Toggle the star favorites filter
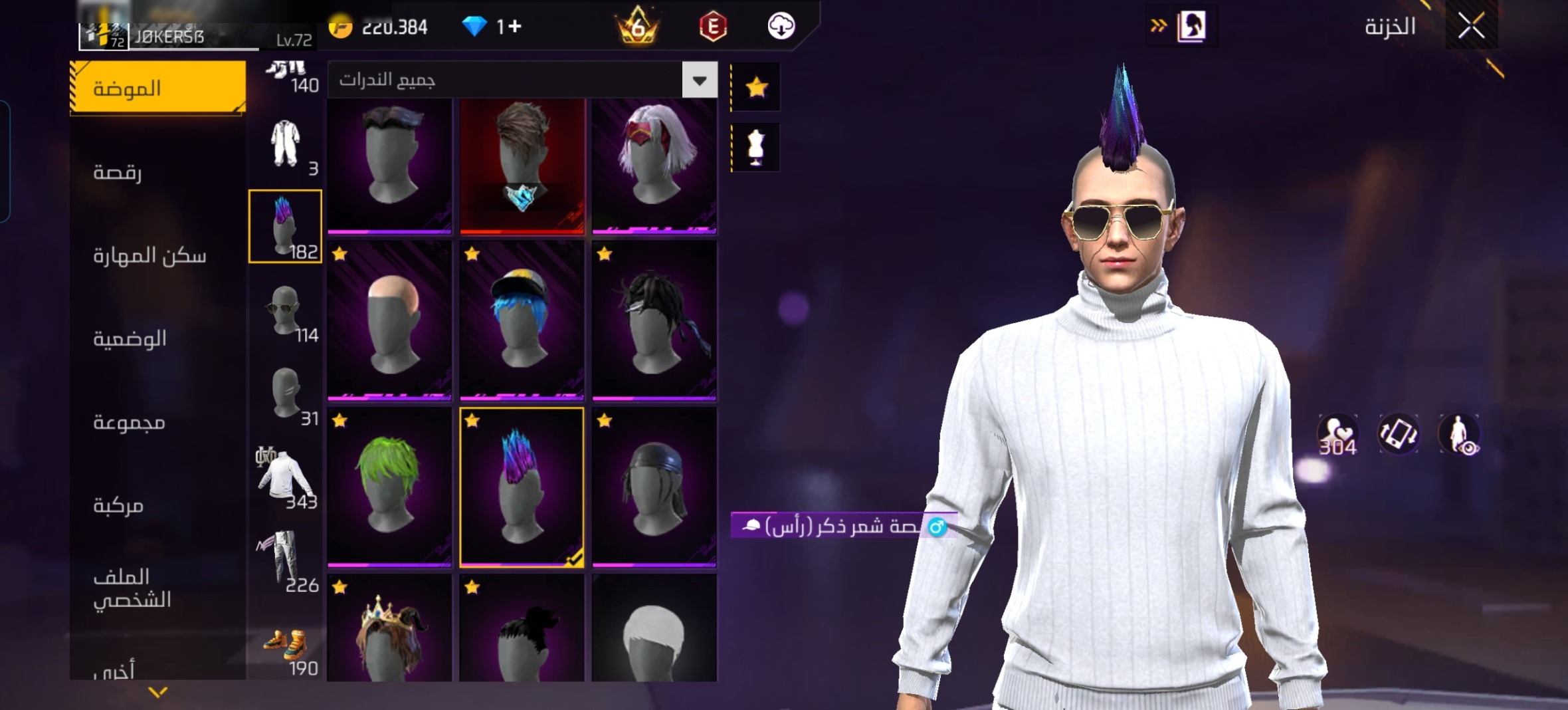1568x710 pixels. click(756, 87)
